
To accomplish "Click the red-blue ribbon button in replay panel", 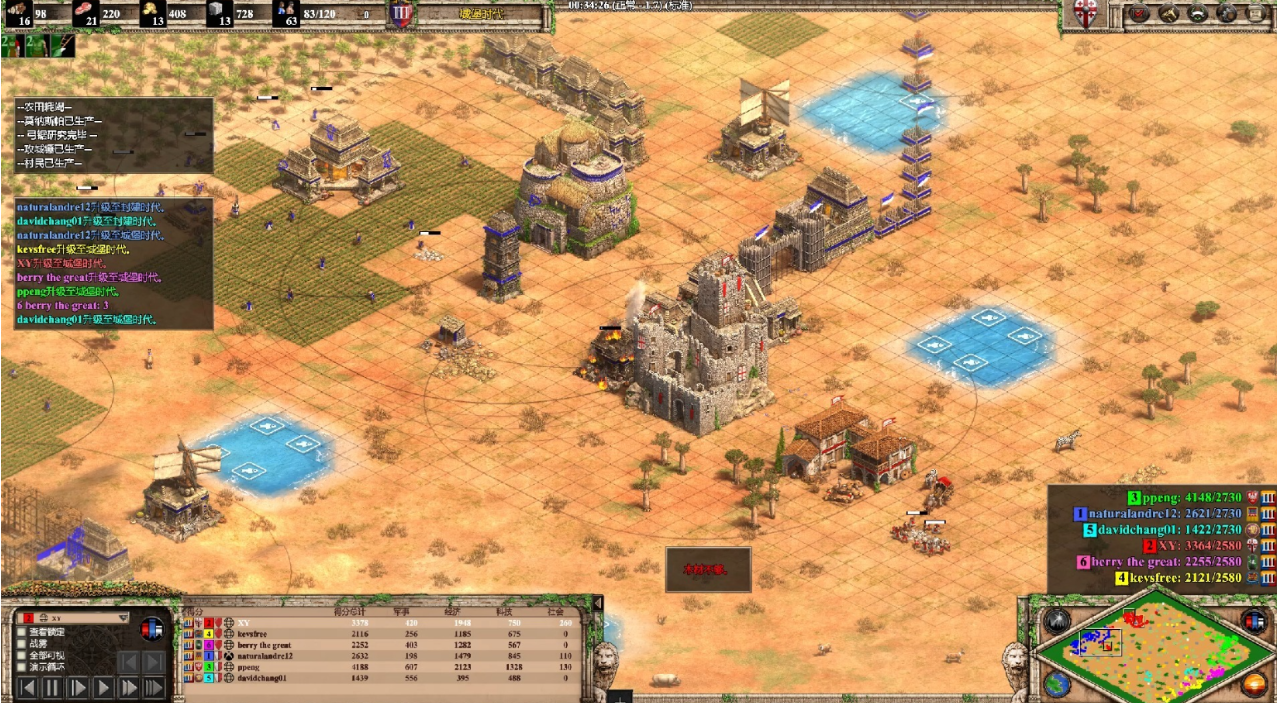I will pos(152,629).
